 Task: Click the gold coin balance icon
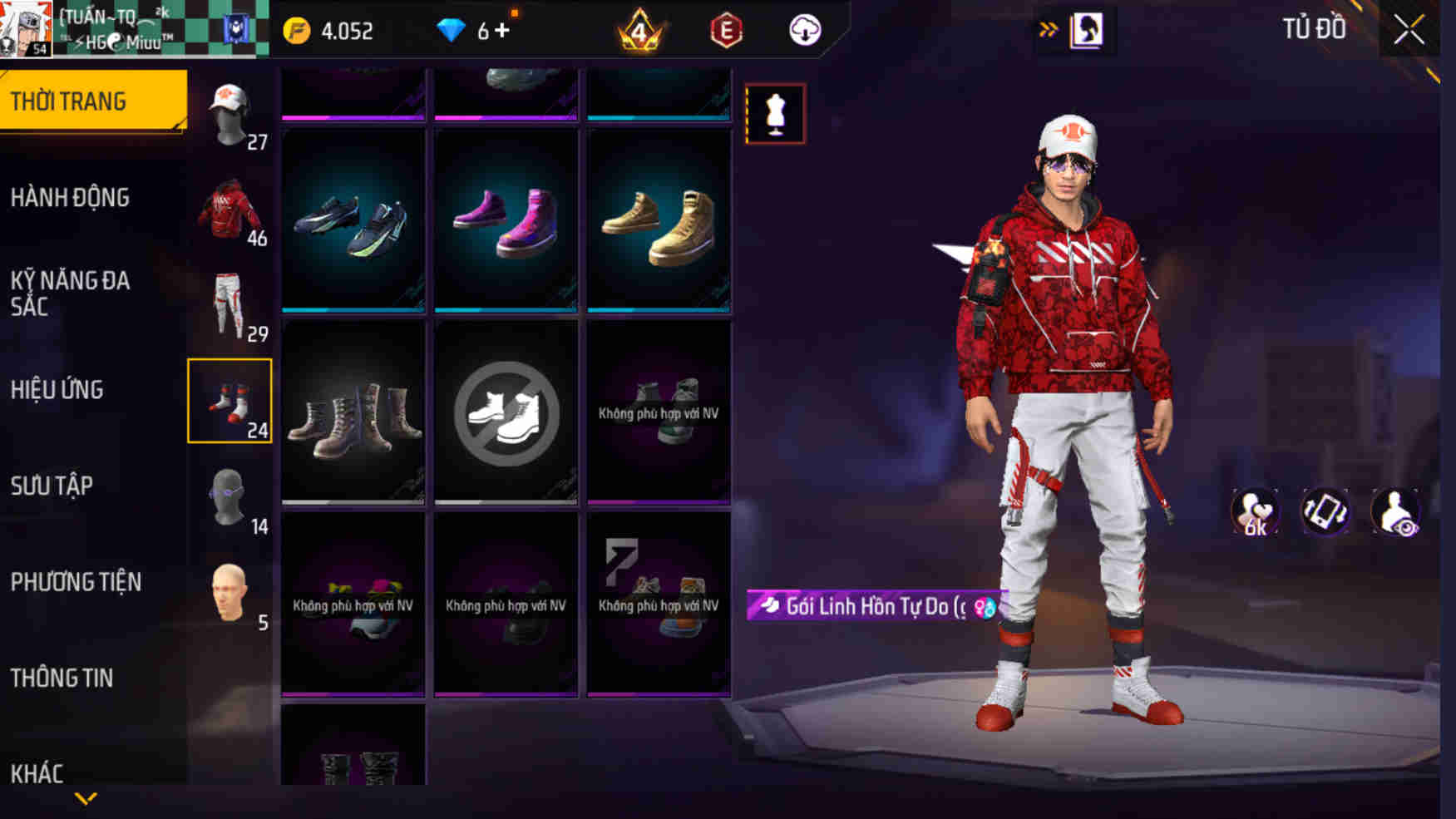point(295,30)
